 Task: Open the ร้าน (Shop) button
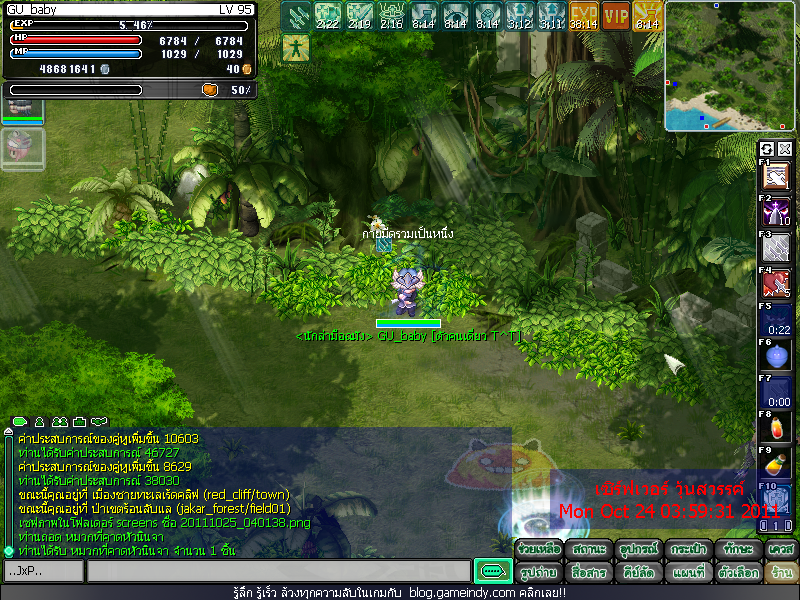[x=779, y=572]
